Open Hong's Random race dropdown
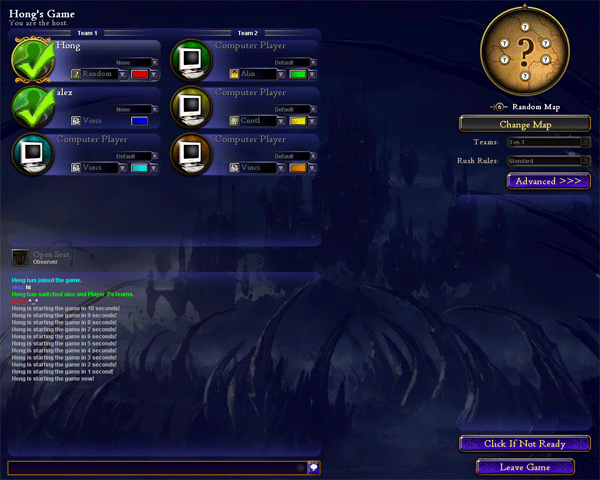This screenshot has height=480, width=600. [x=123, y=74]
